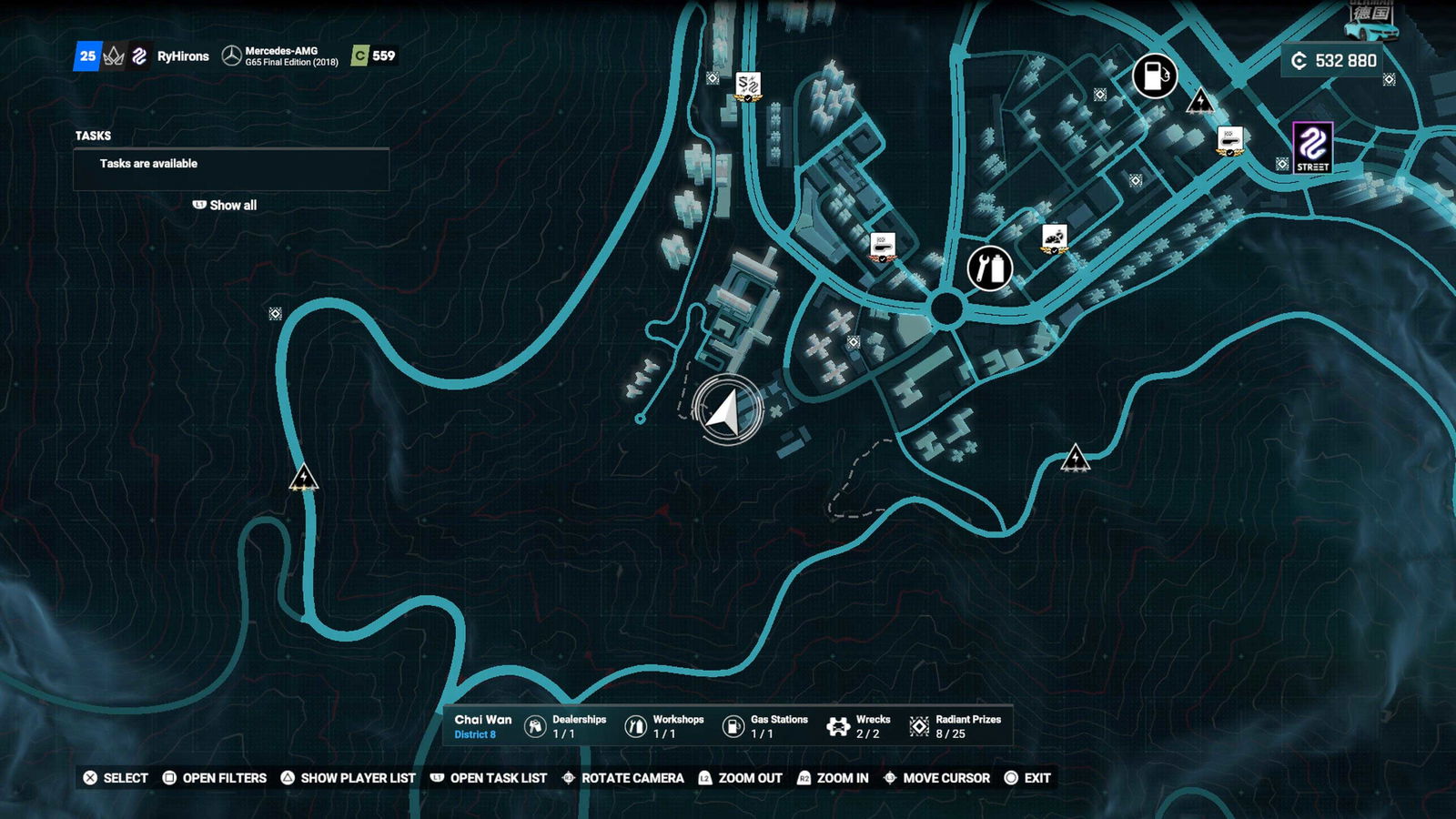1456x819 pixels.
Task: Select the workshop wrench marker
Action: pyautogui.click(x=989, y=268)
